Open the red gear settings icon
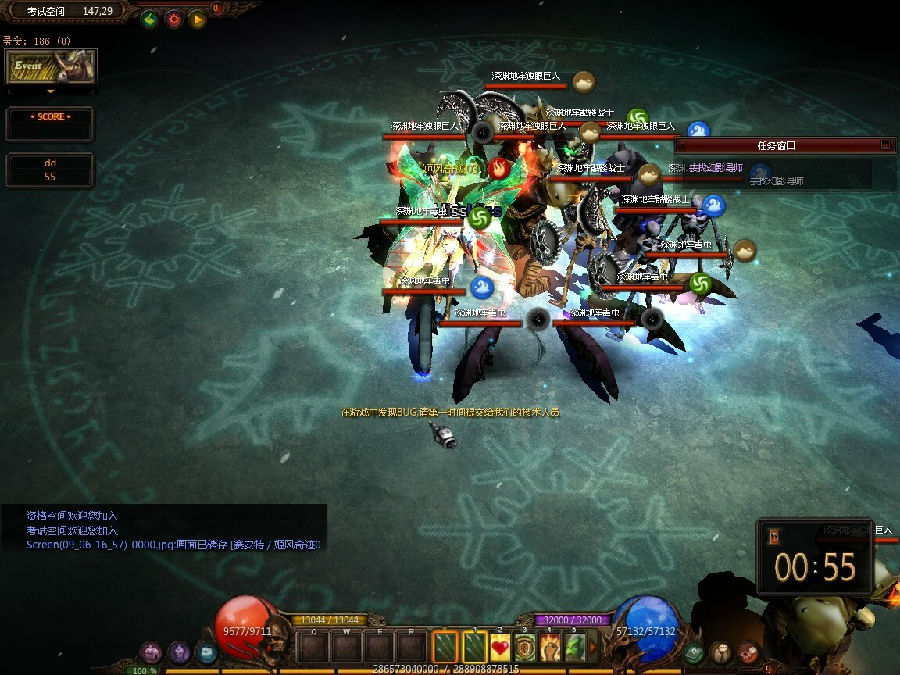Screen dimensions: 900x675 click(x=173, y=18)
